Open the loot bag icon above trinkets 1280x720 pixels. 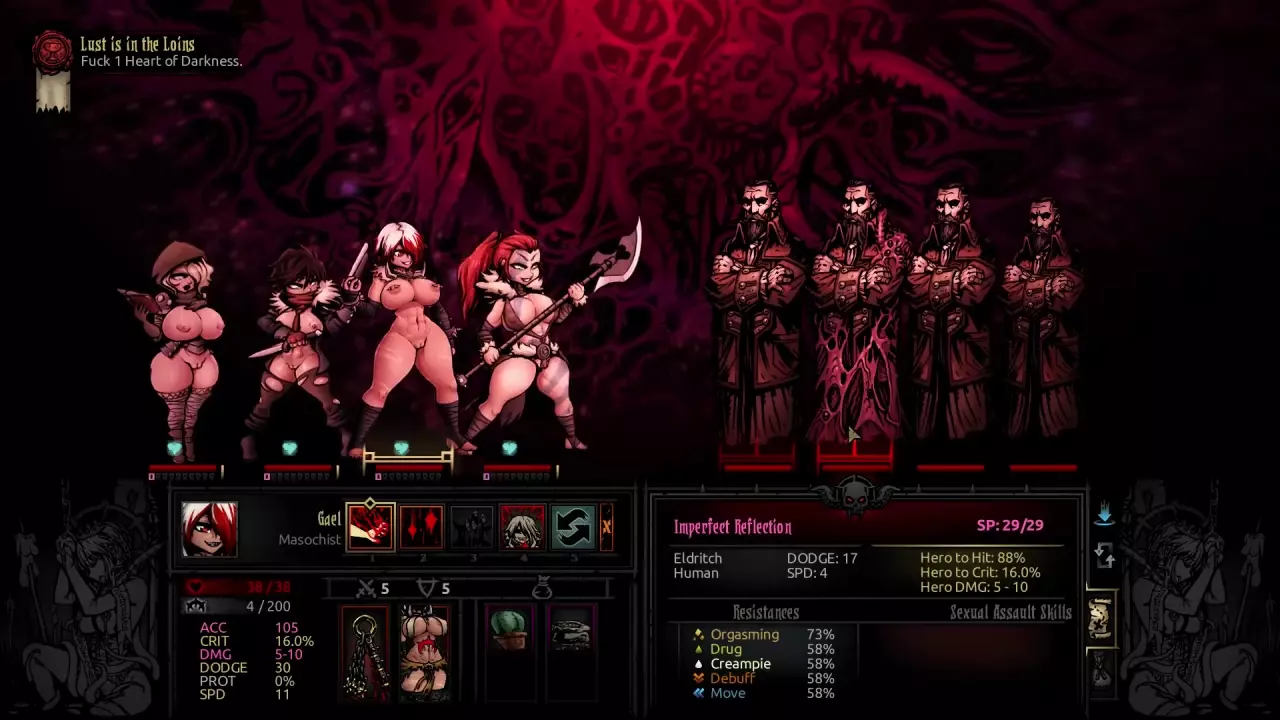pyautogui.click(x=541, y=589)
